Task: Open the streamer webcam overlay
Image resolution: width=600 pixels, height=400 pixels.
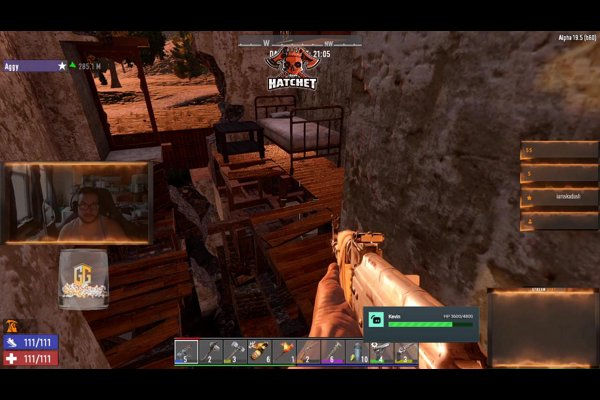Action: click(x=78, y=204)
